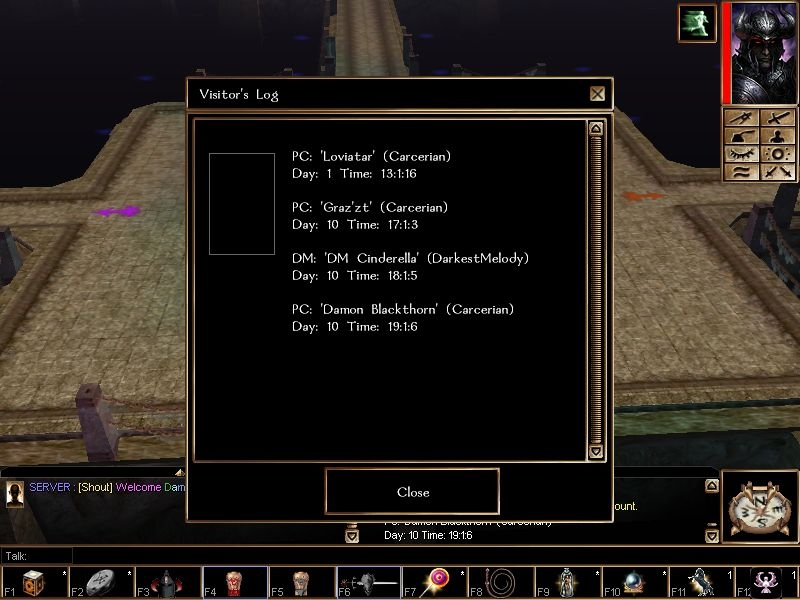Click the Talk chat input bar
Viewport: 800px width, 600px height.
point(400,555)
